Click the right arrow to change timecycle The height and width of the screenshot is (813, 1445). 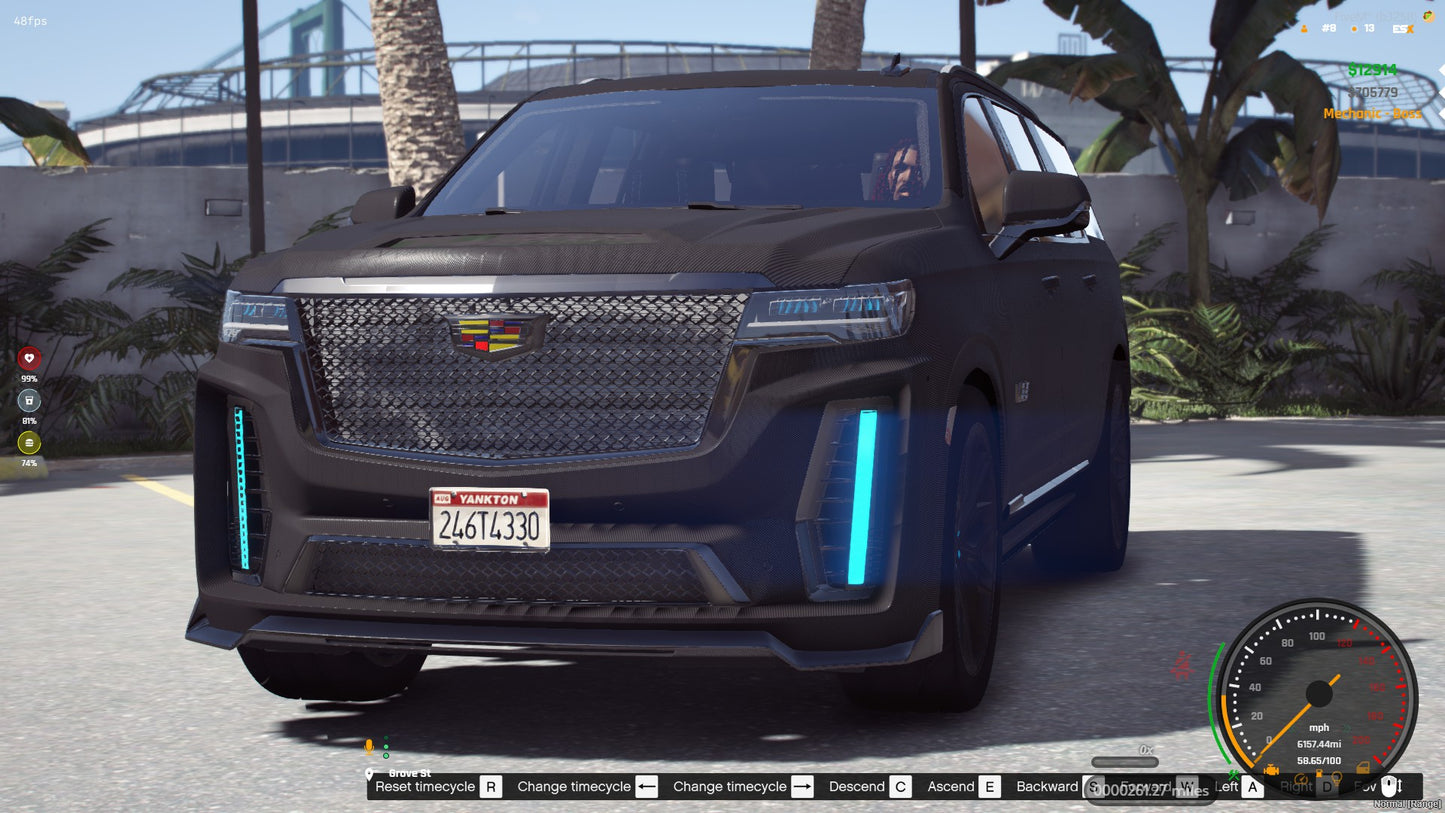[x=801, y=786]
